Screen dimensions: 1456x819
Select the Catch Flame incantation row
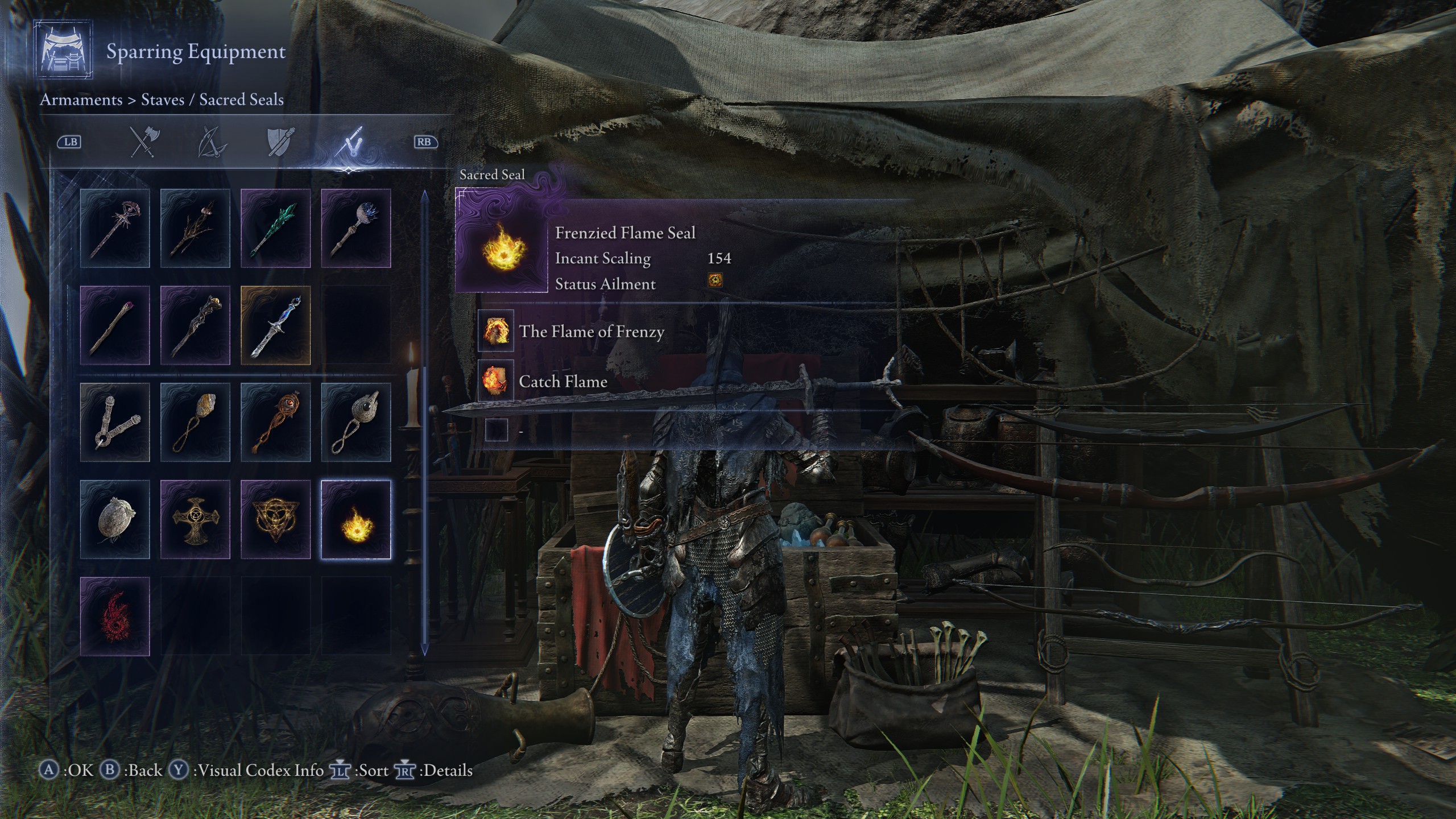563,382
